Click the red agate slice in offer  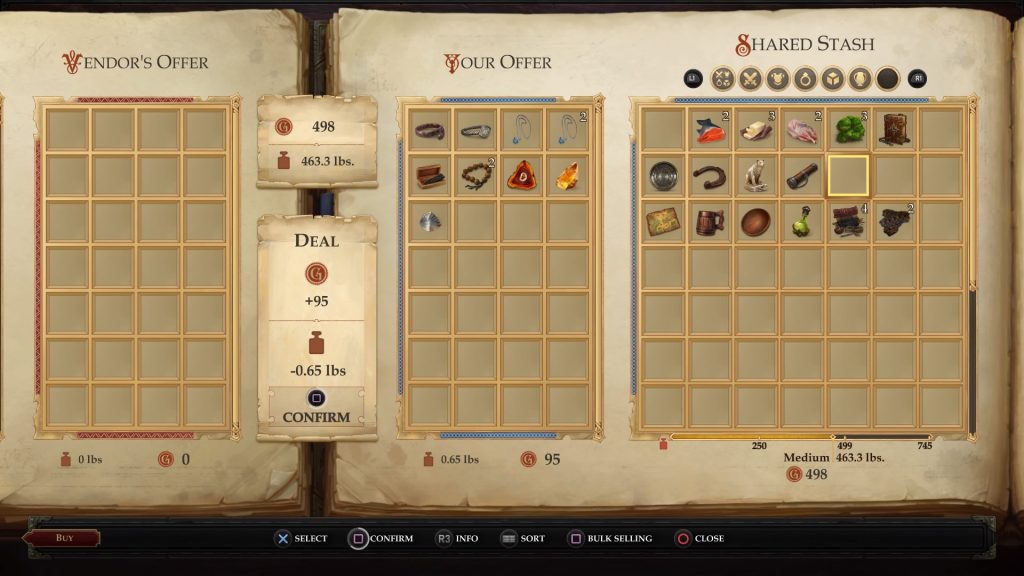(x=521, y=176)
